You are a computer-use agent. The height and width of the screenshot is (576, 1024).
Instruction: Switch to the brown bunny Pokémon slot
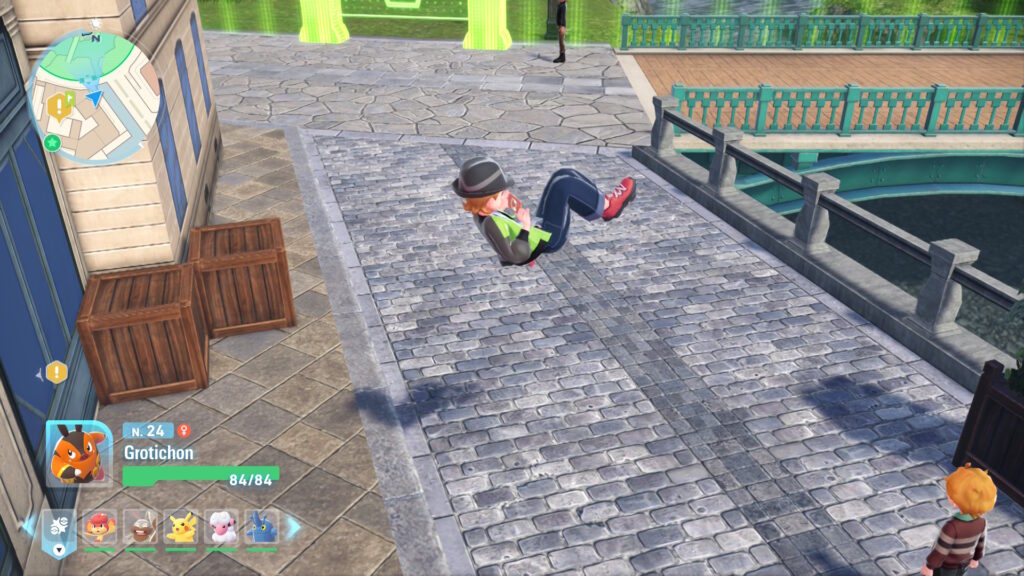pos(140,526)
